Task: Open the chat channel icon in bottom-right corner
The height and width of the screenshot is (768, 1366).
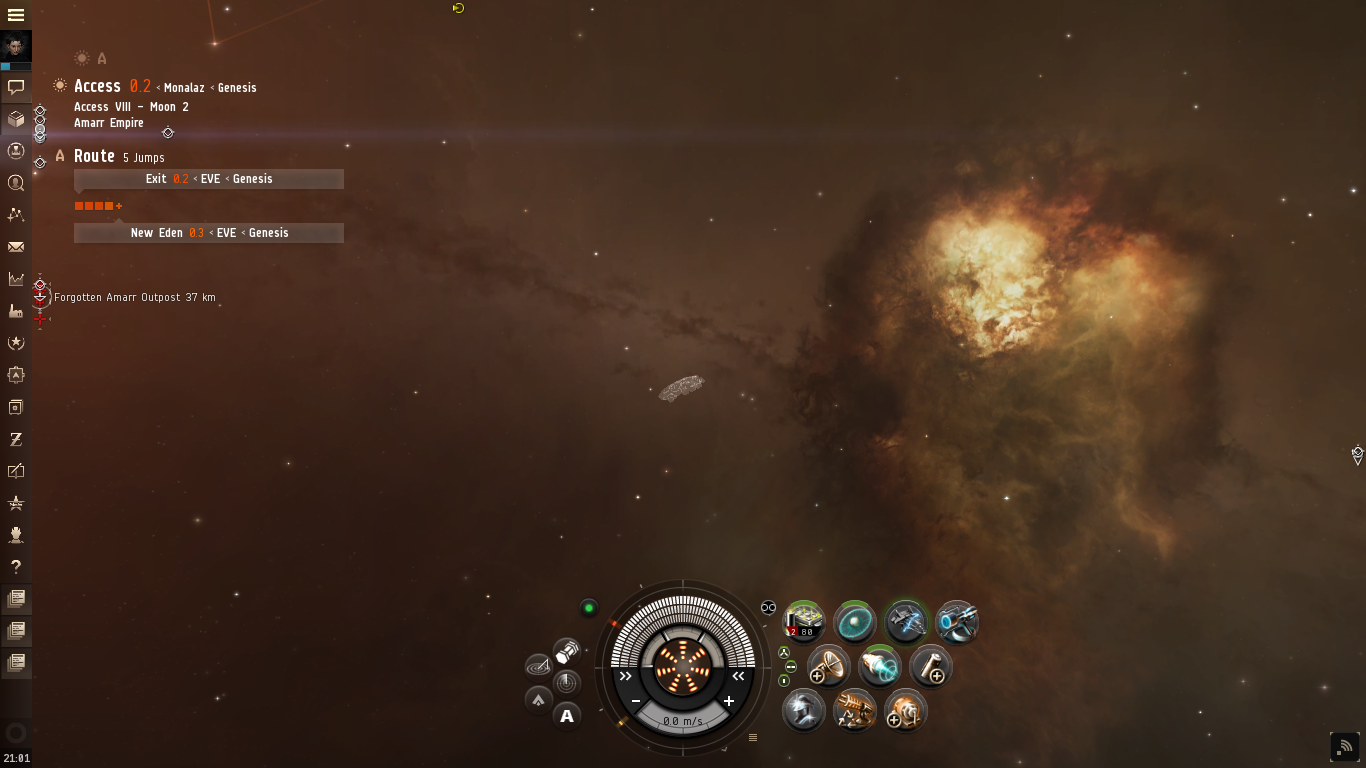Action: [1344, 746]
